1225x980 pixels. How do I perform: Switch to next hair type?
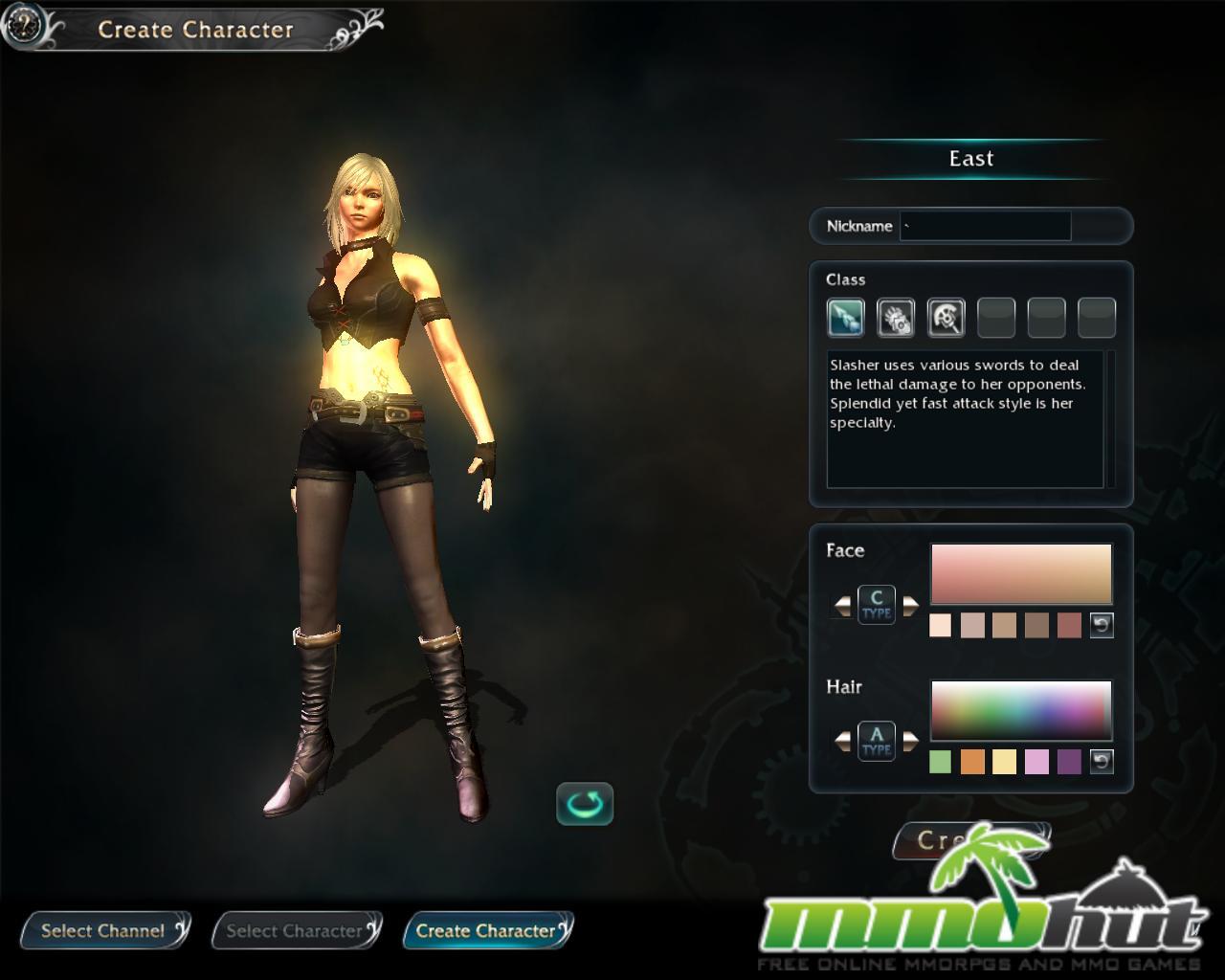(x=910, y=741)
